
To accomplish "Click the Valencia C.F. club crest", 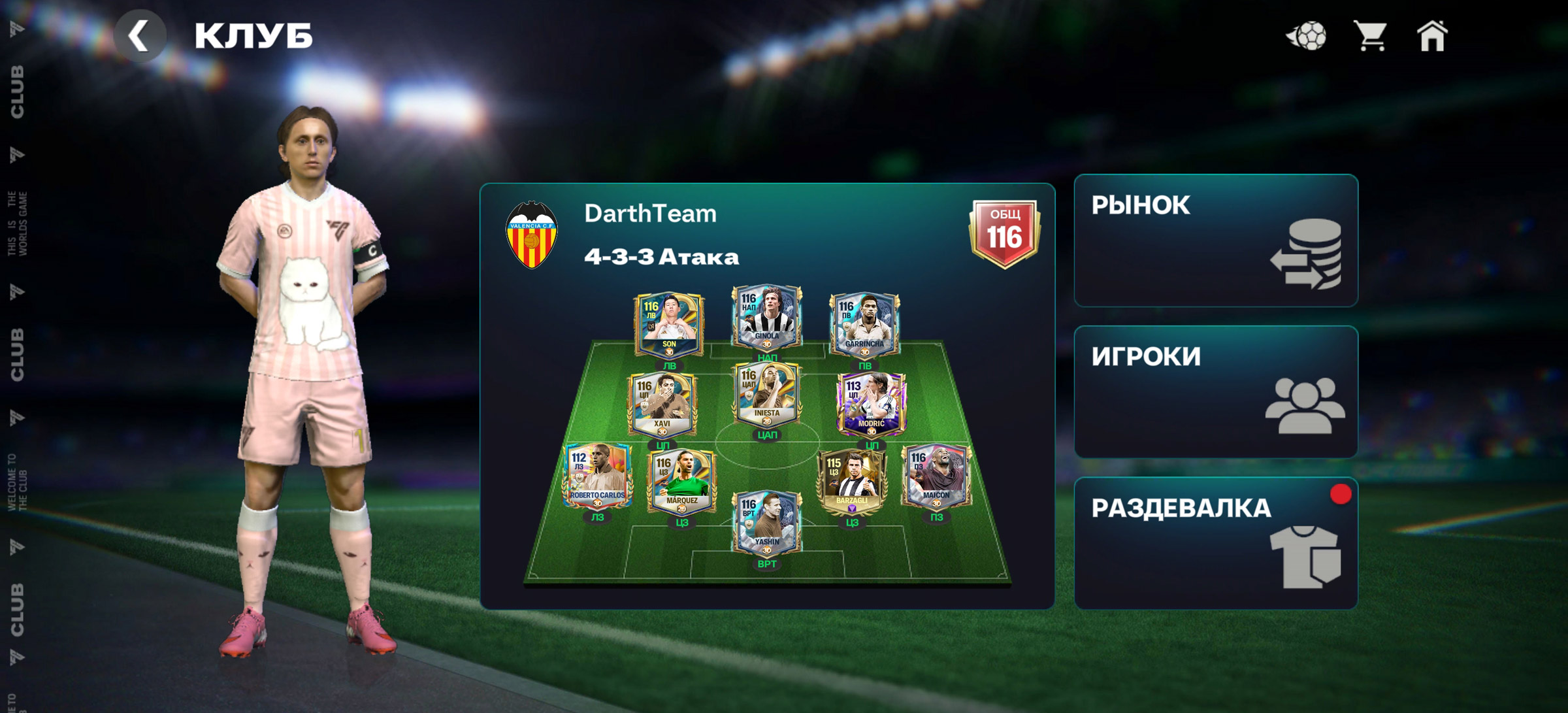I will point(532,235).
